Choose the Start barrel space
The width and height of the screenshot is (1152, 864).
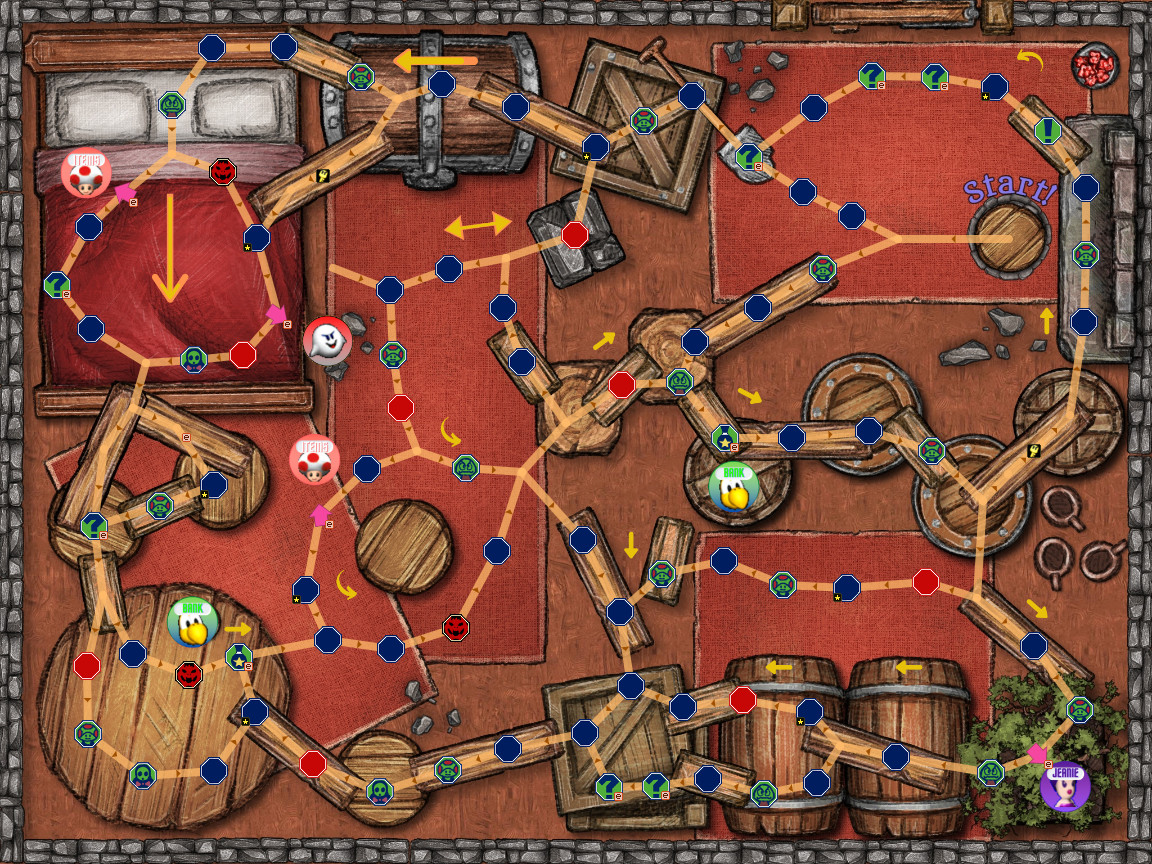click(x=1007, y=236)
